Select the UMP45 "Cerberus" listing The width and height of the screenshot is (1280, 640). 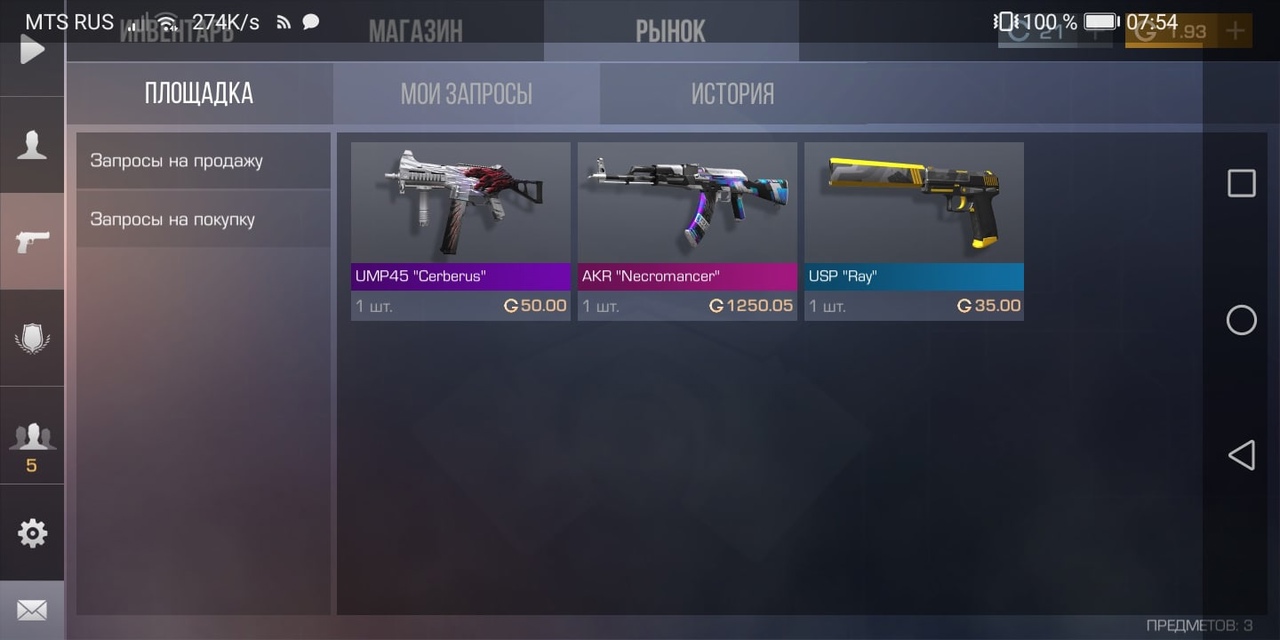click(x=460, y=231)
